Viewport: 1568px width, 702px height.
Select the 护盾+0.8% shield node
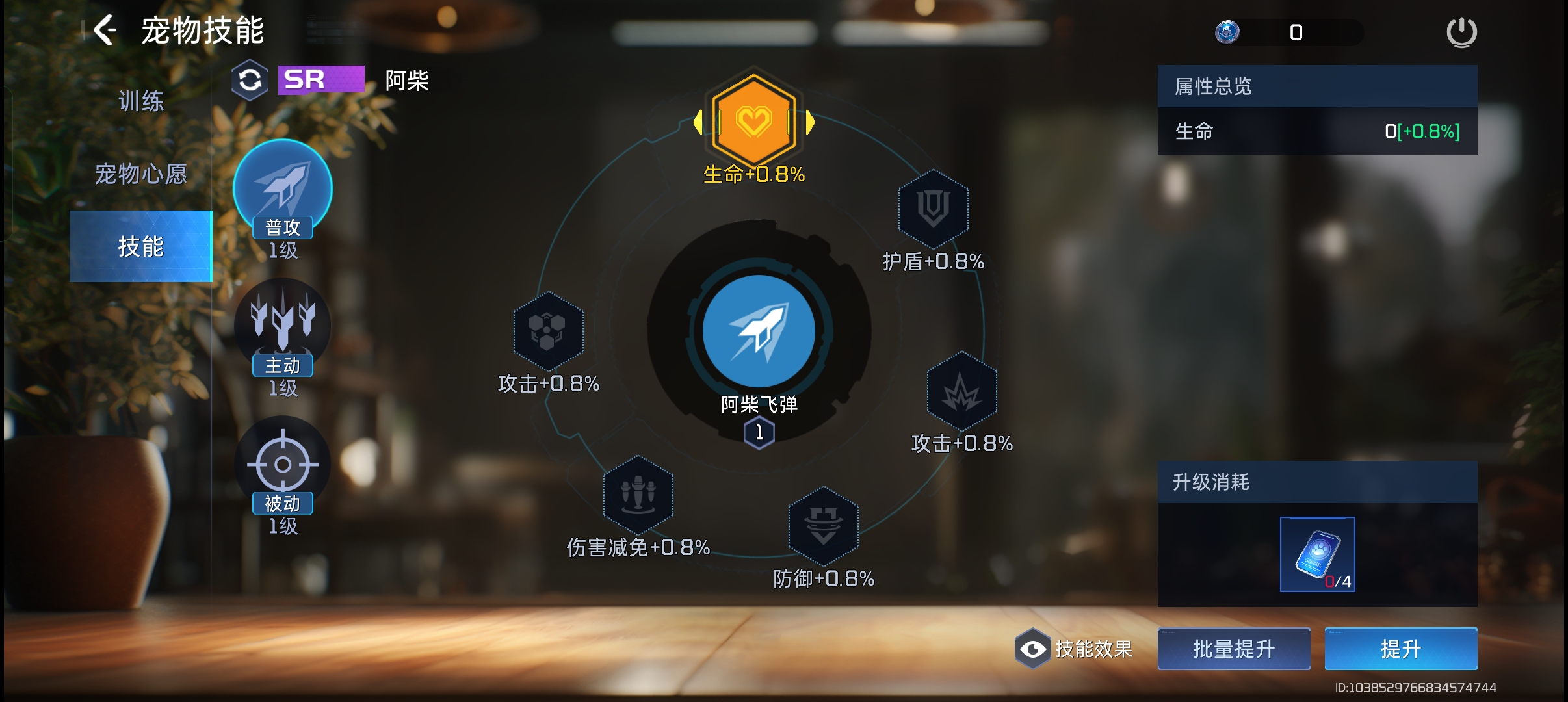(934, 208)
